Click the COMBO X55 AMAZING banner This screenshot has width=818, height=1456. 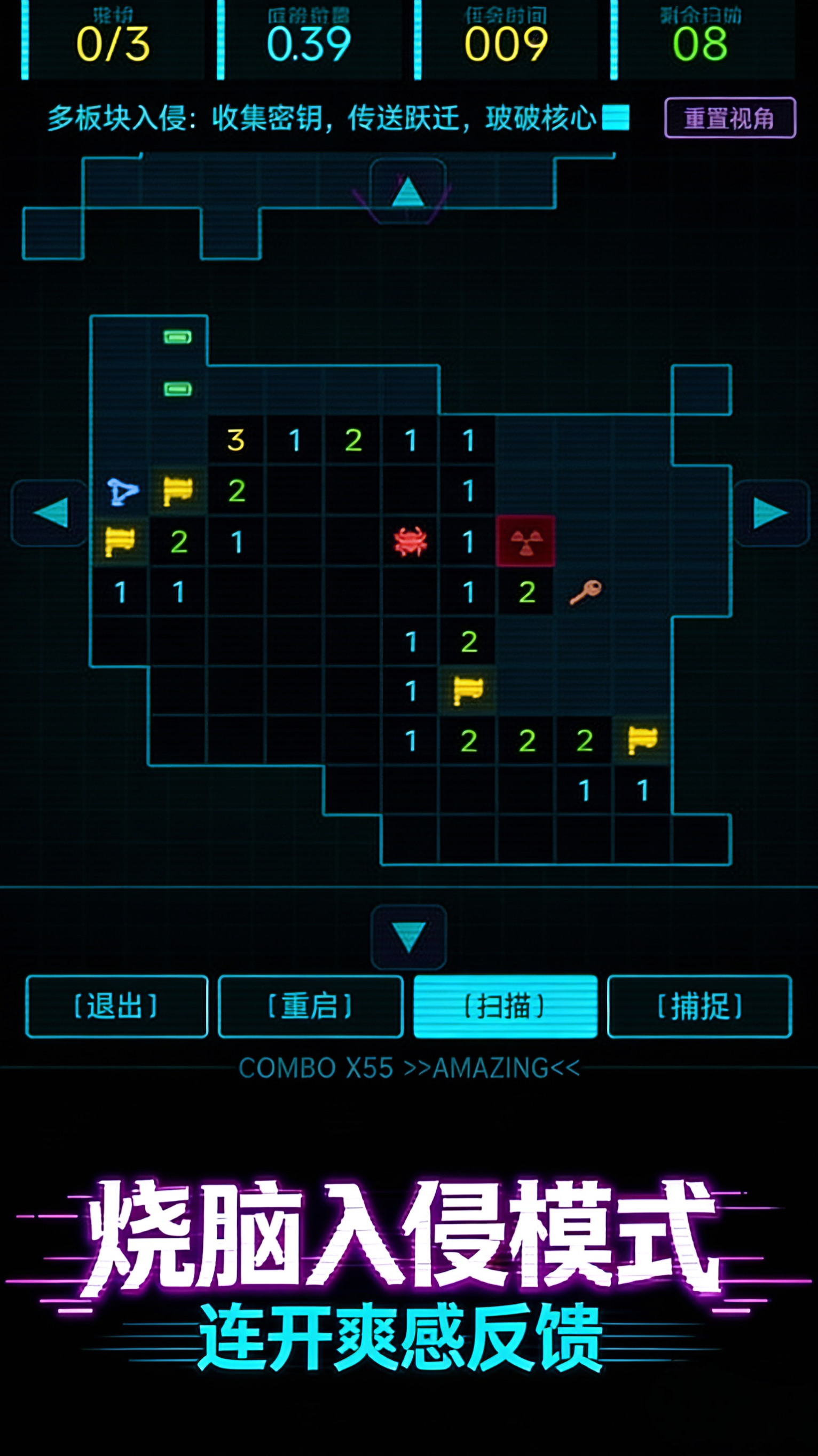pos(408,1066)
